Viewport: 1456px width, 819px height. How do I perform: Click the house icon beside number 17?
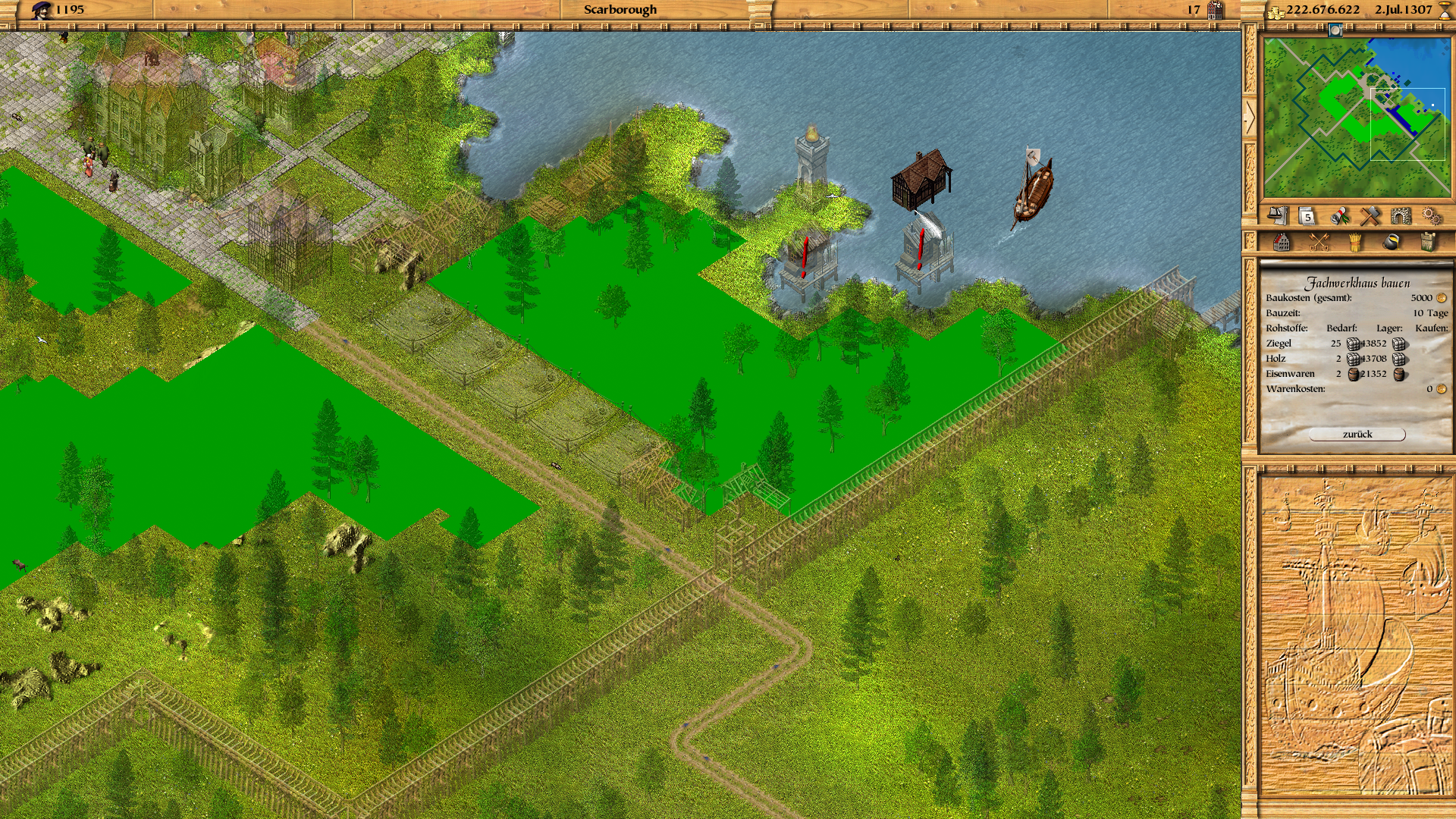tap(1215, 11)
